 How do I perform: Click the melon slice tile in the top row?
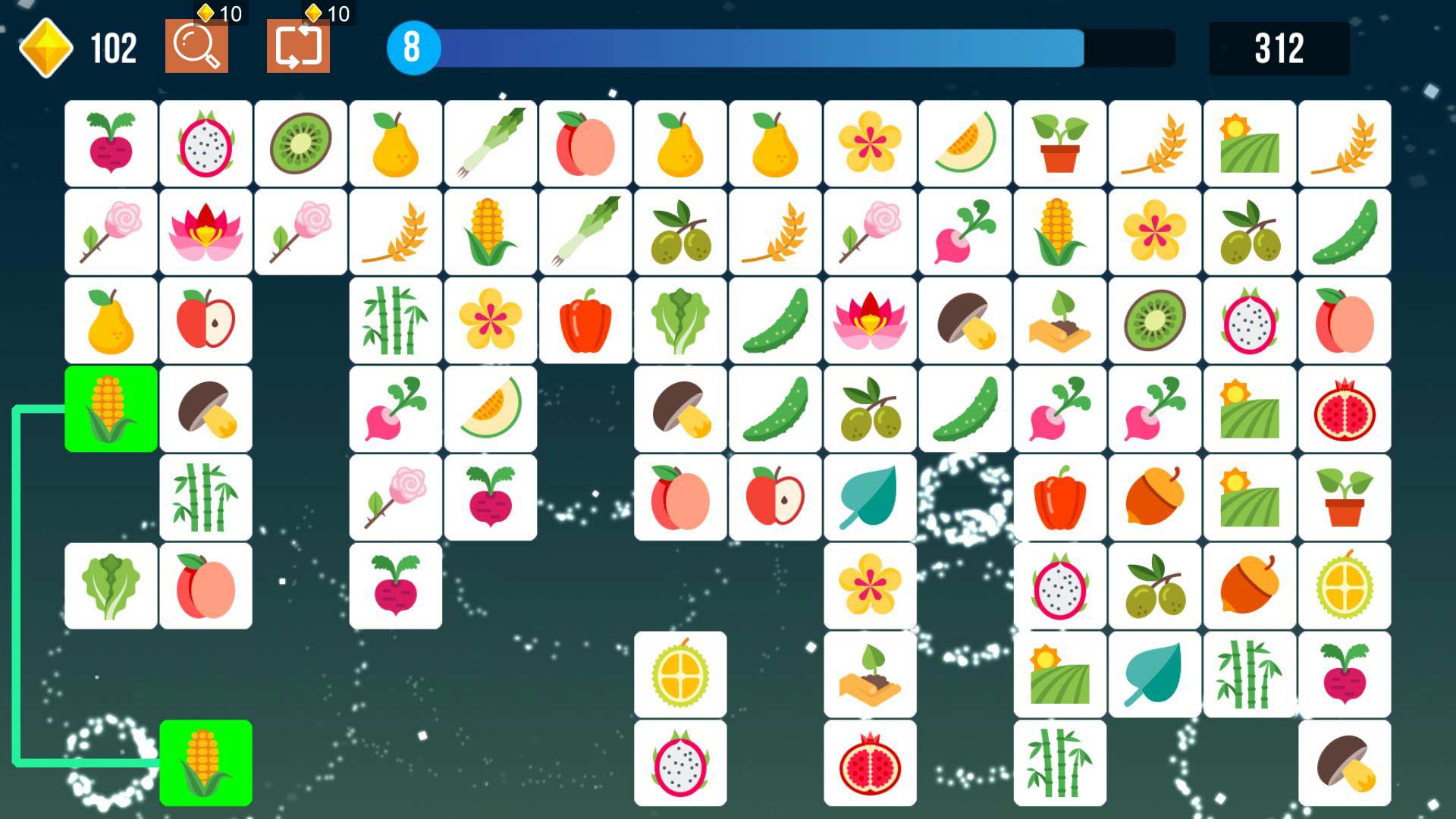click(x=965, y=144)
